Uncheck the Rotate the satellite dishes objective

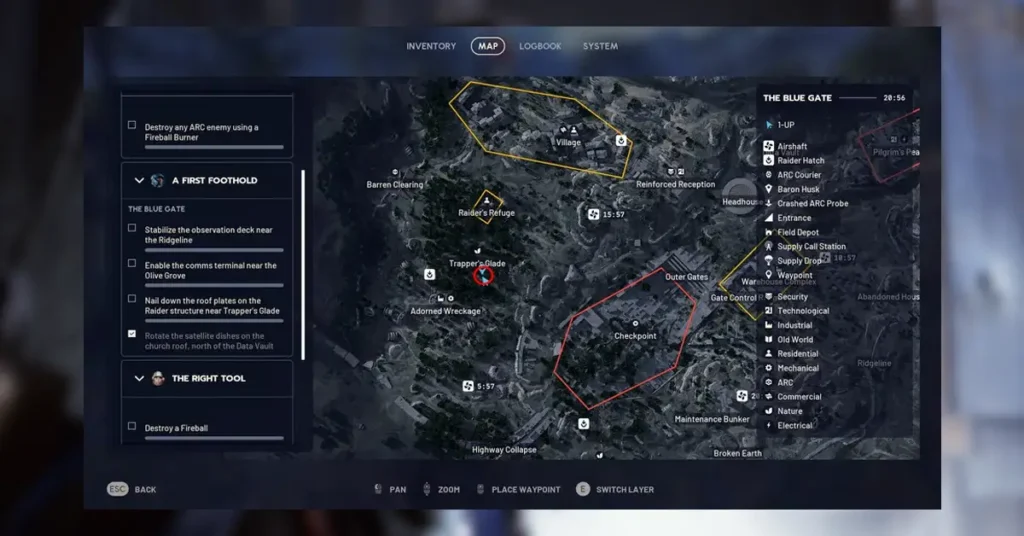pyautogui.click(x=132, y=335)
